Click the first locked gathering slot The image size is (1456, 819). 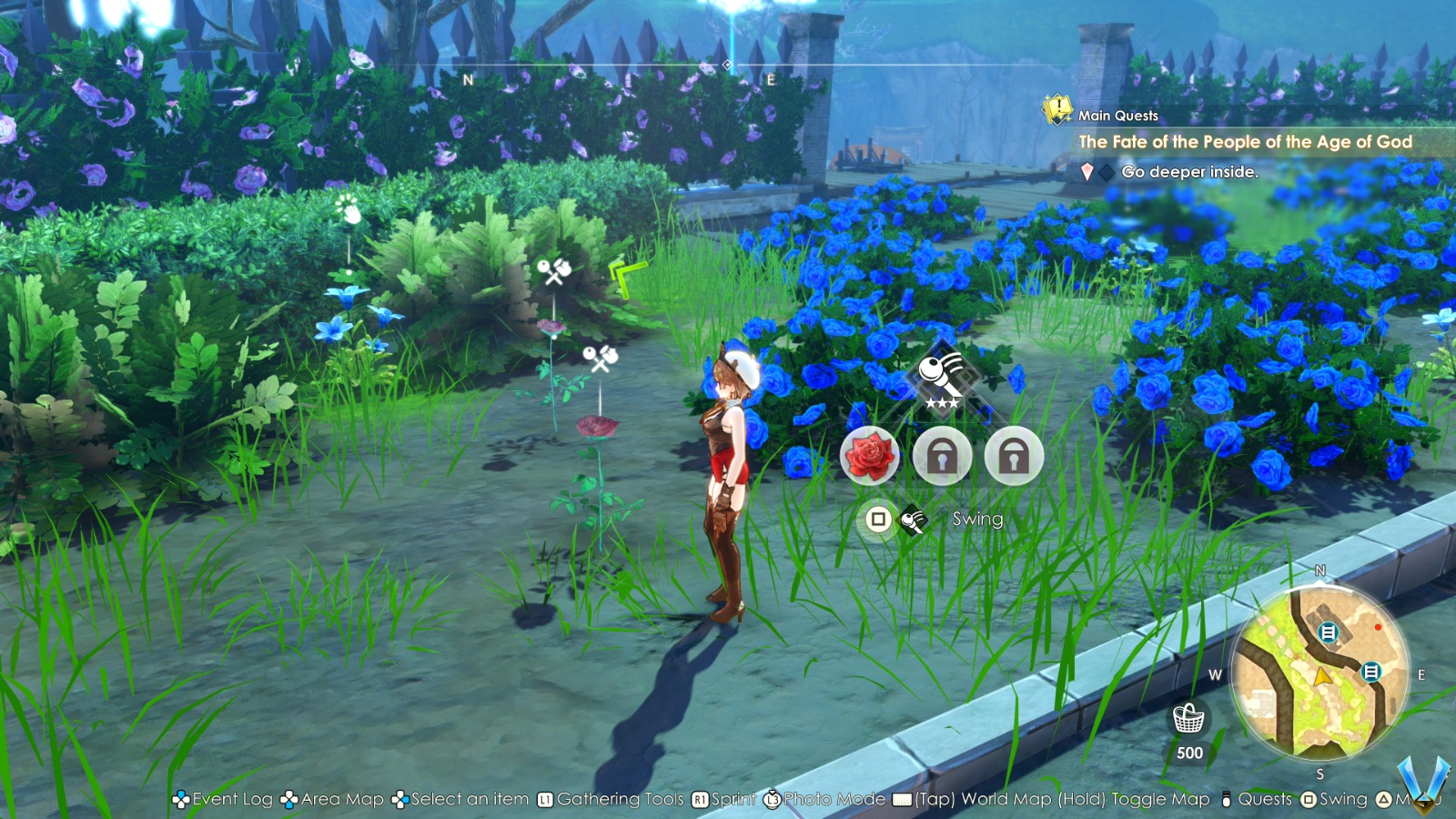click(942, 455)
